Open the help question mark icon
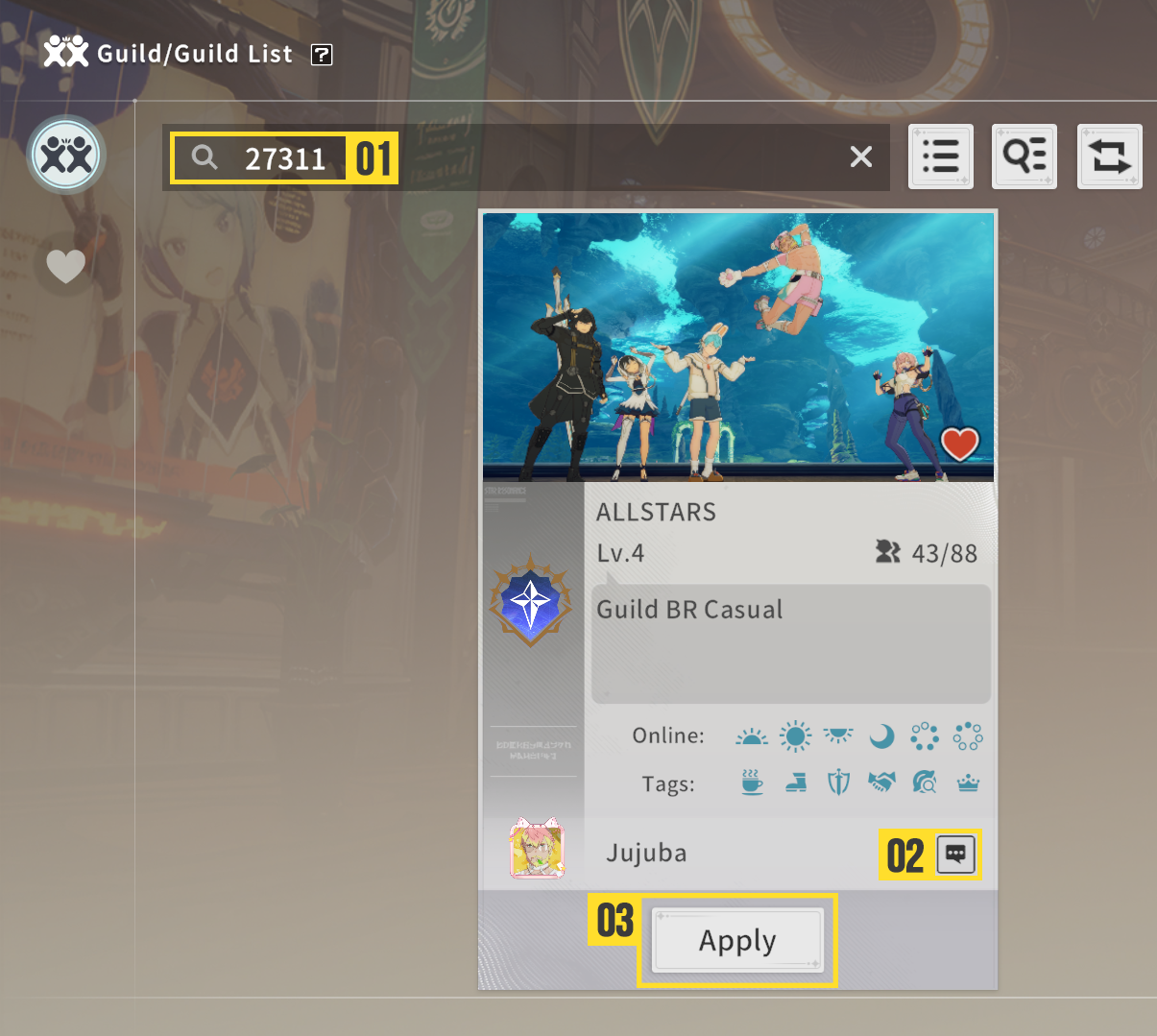The image size is (1157, 1036). pos(322,55)
